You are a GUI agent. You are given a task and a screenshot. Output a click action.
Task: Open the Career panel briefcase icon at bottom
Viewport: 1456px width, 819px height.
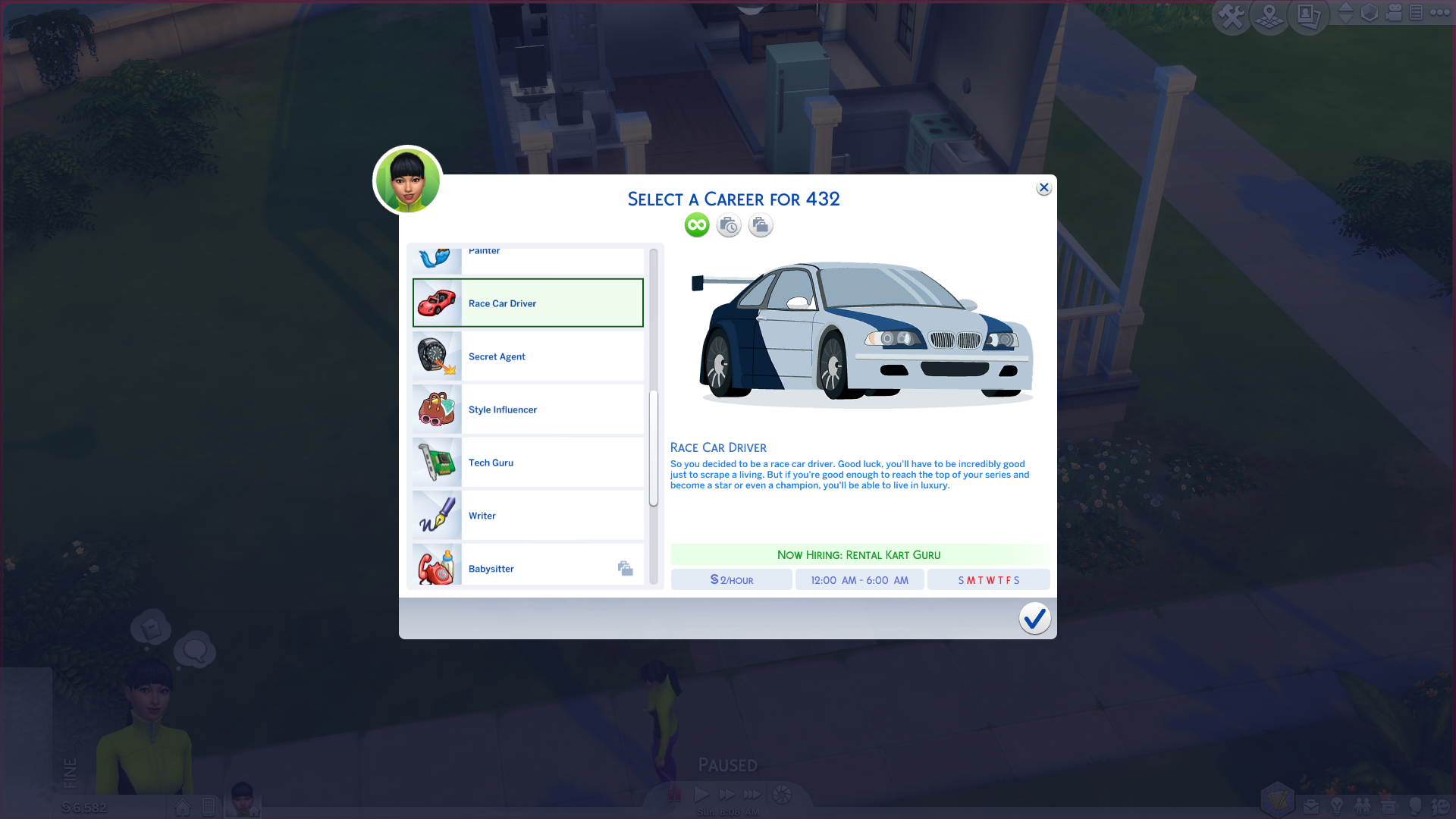tap(1310, 806)
